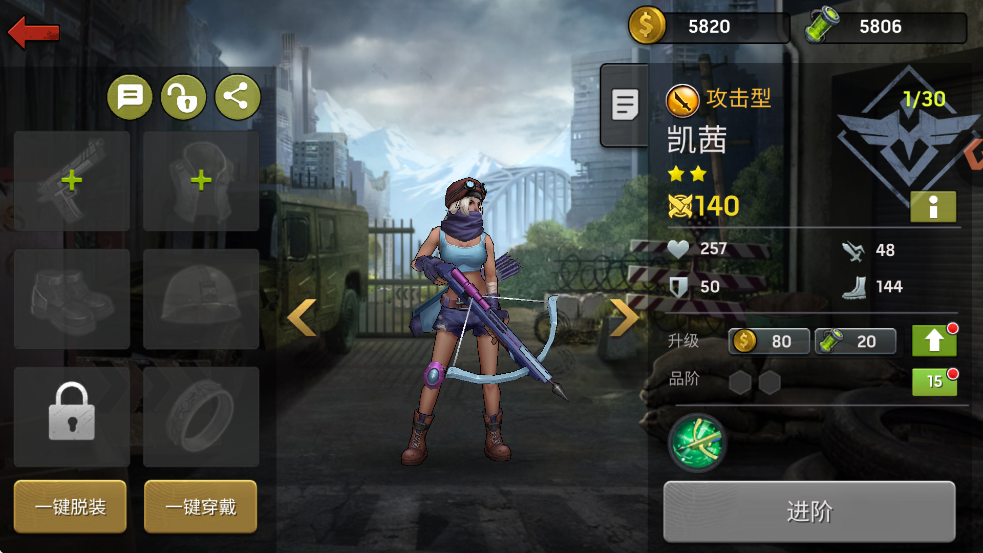Open the chat bubble button

[130, 97]
